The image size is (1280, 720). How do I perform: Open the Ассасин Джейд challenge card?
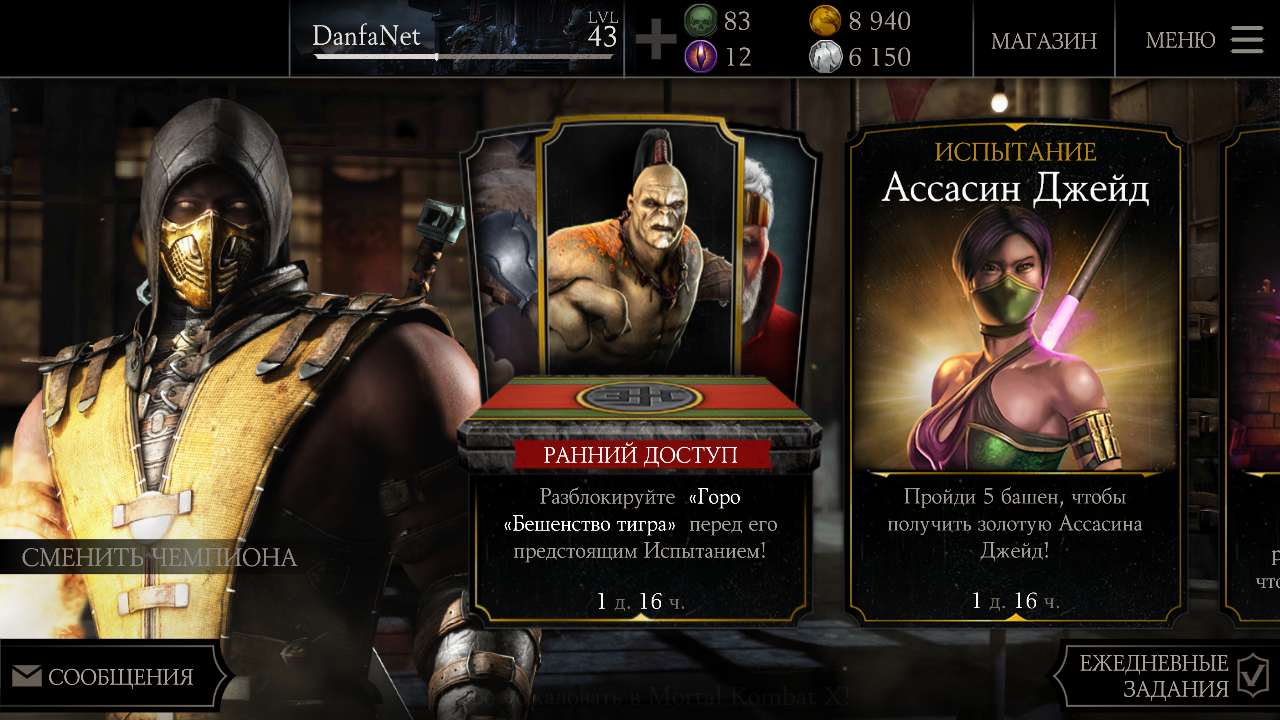[x=1016, y=370]
